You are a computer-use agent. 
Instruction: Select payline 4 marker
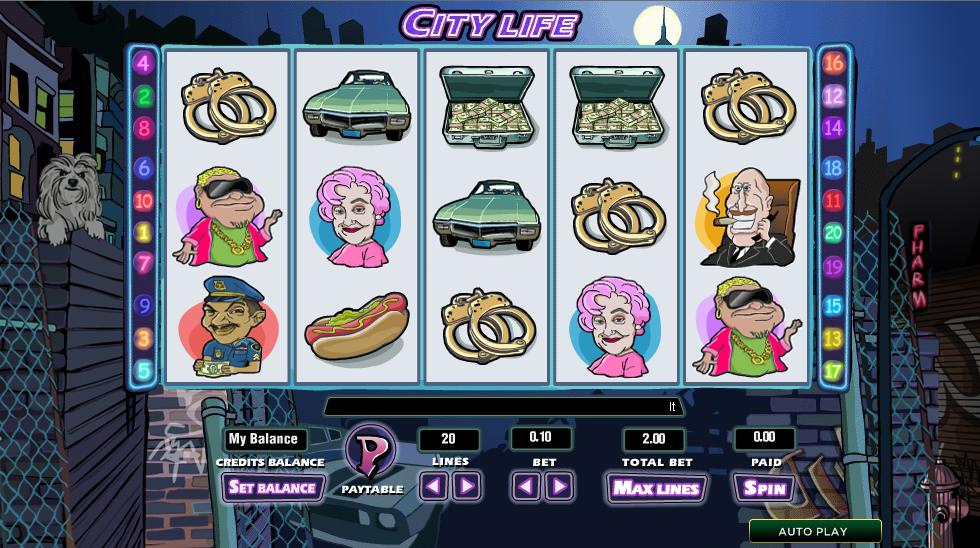[x=143, y=64]
